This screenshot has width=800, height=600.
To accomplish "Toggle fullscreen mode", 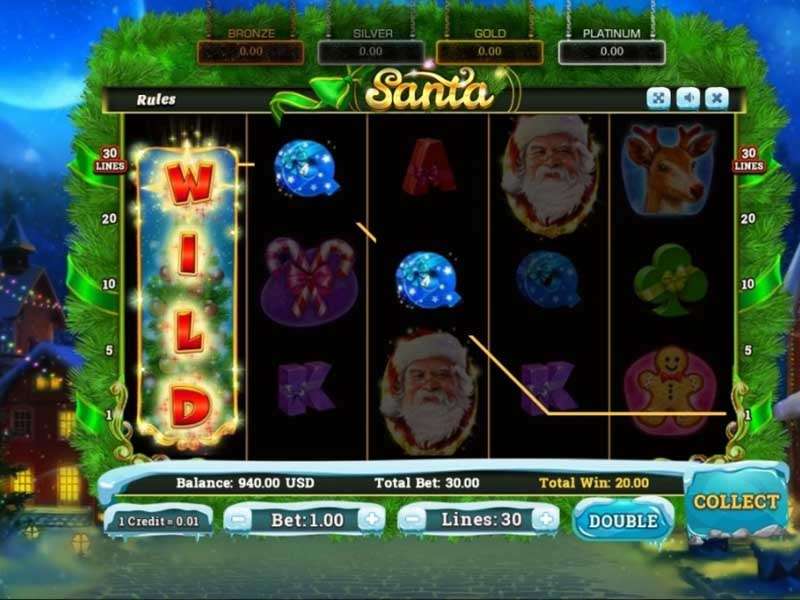I will (x=658, y=98).
